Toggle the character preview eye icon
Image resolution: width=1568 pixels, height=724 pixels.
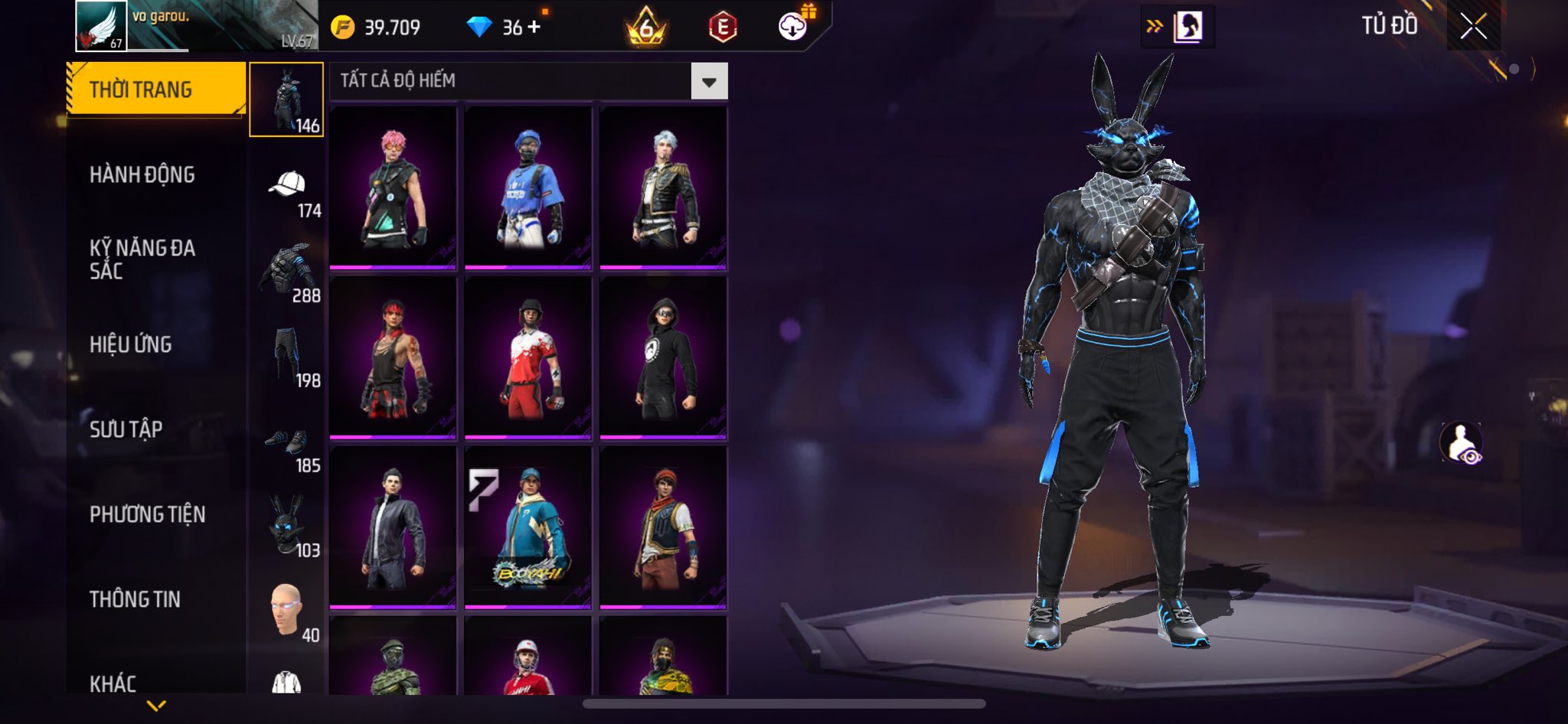(x=1462, y=443)
